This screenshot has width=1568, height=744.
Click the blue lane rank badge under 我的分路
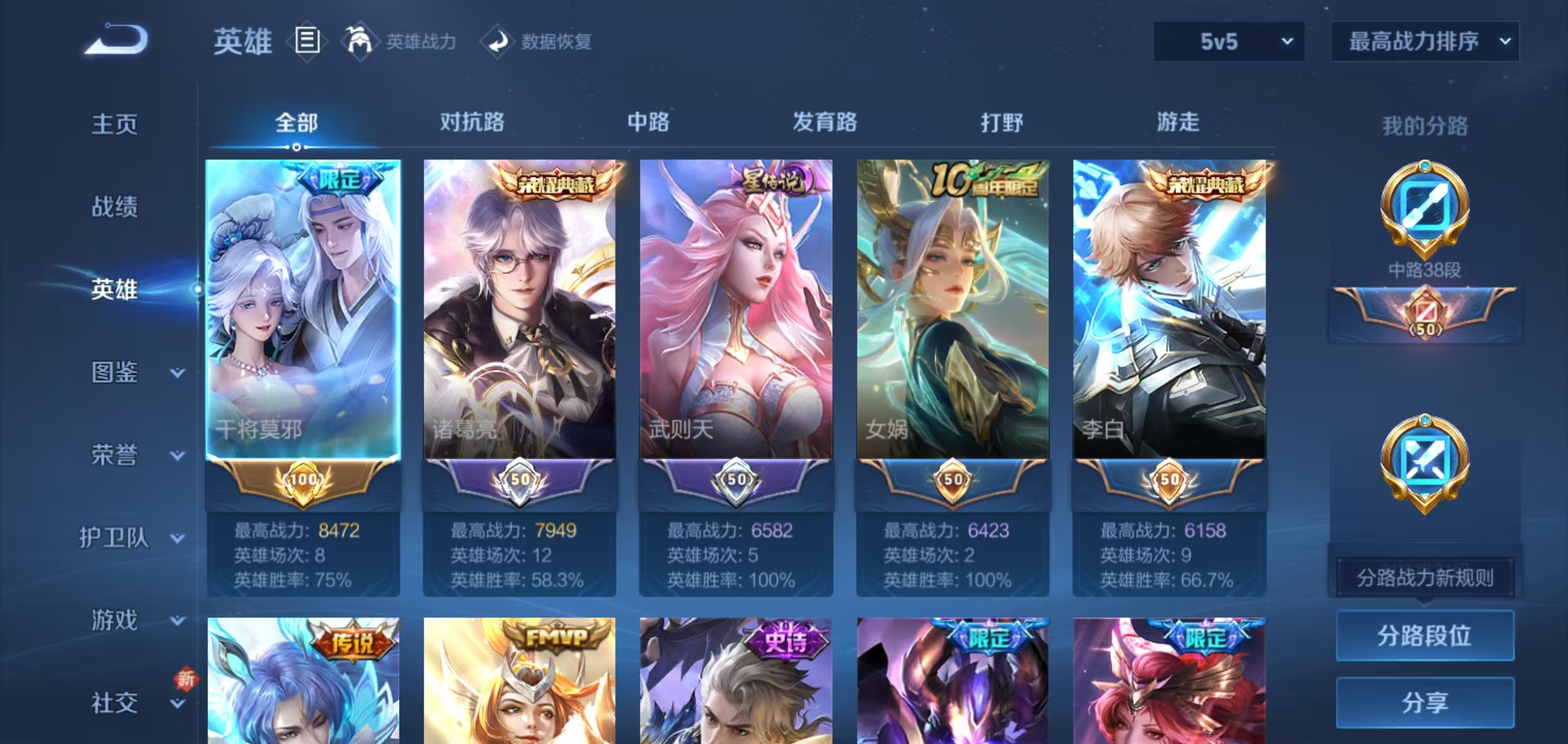click(1424, 465)
